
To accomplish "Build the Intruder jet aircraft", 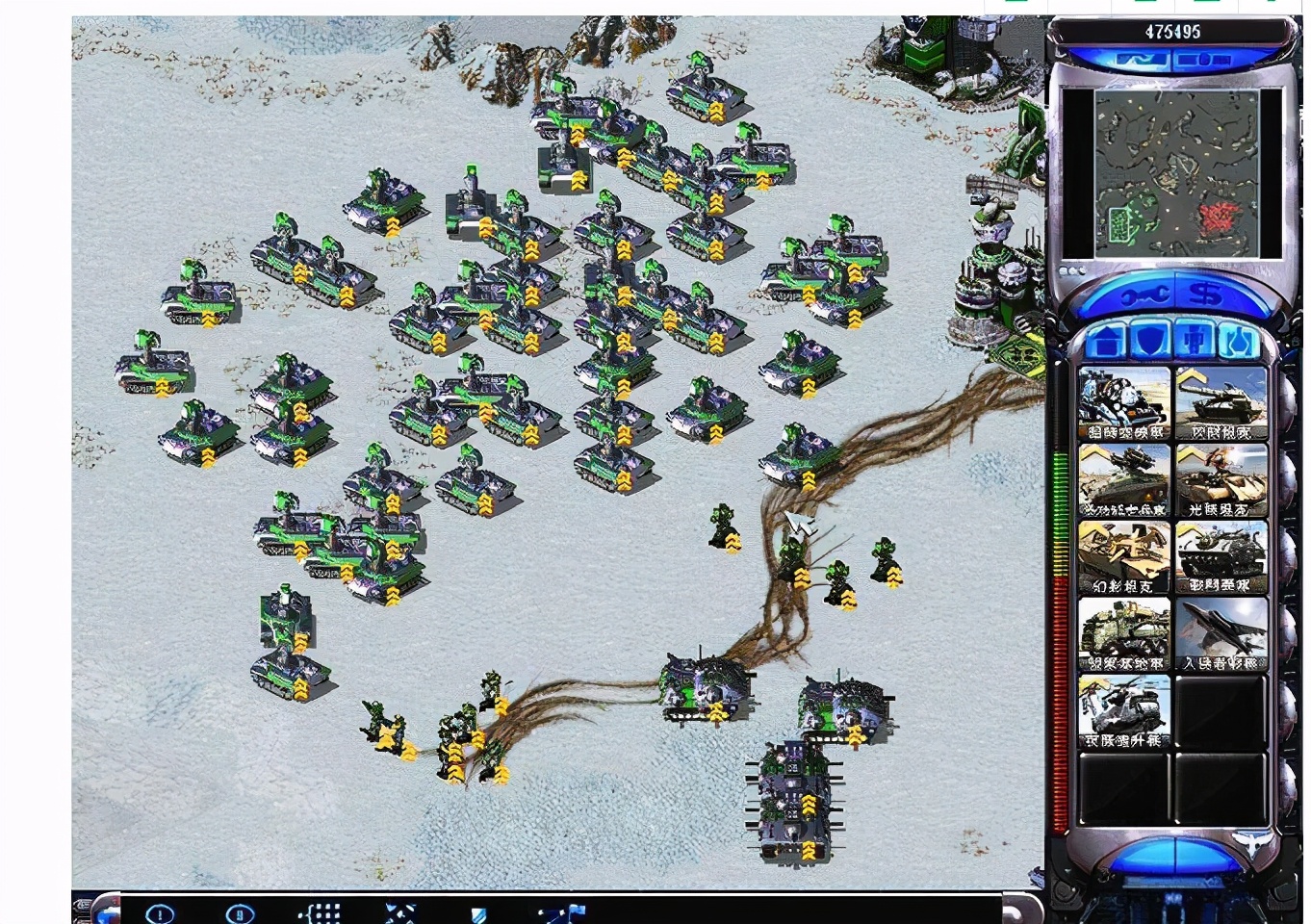I will [1221, 630].
